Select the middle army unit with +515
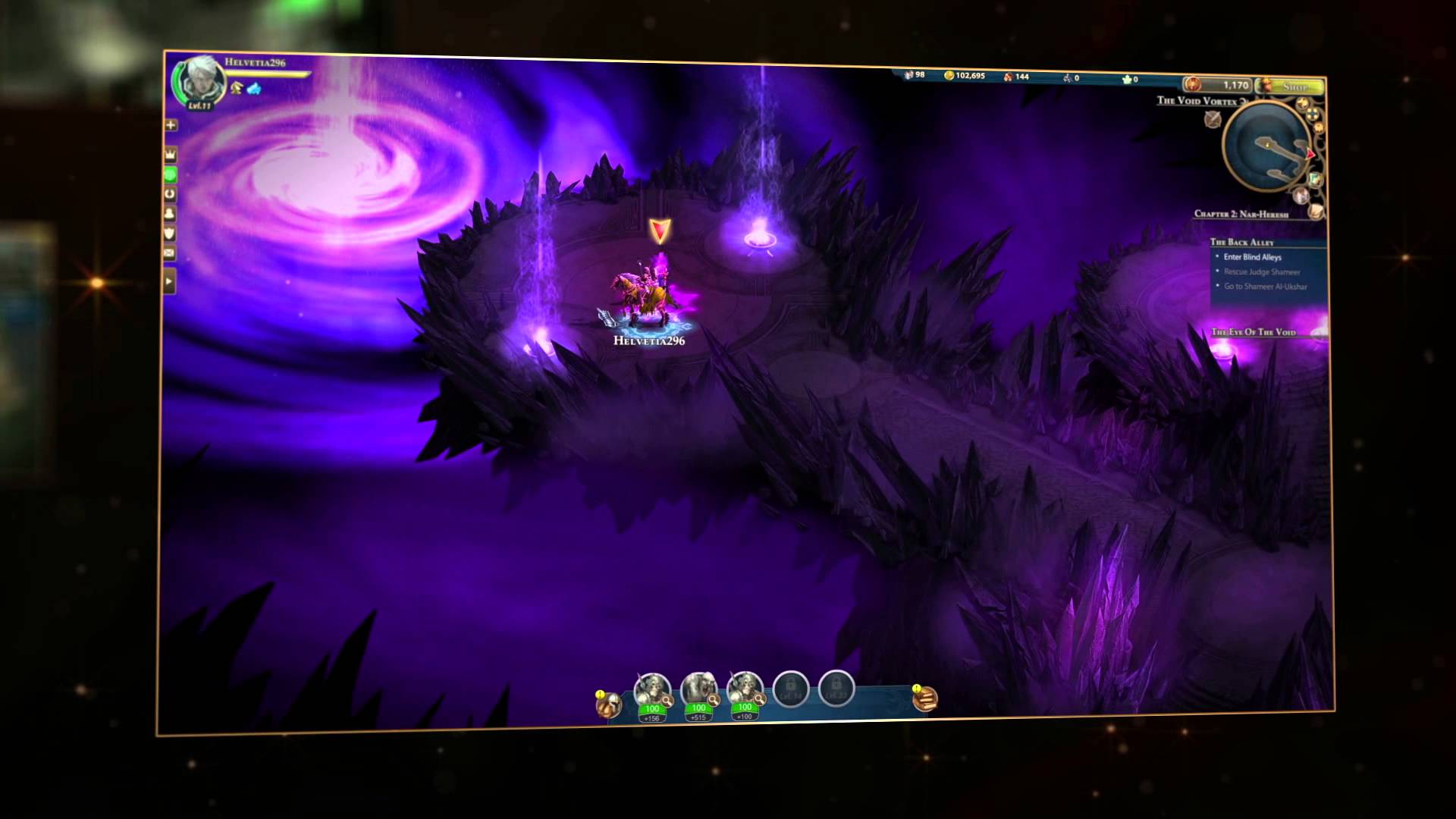 698,689
